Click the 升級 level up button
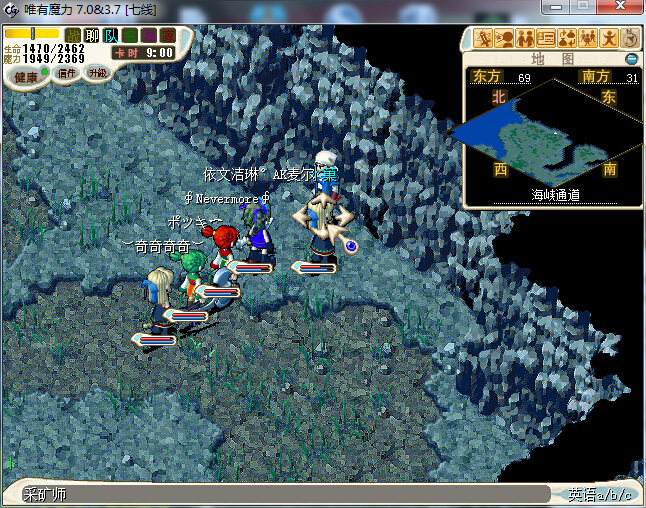 [97, 73]
